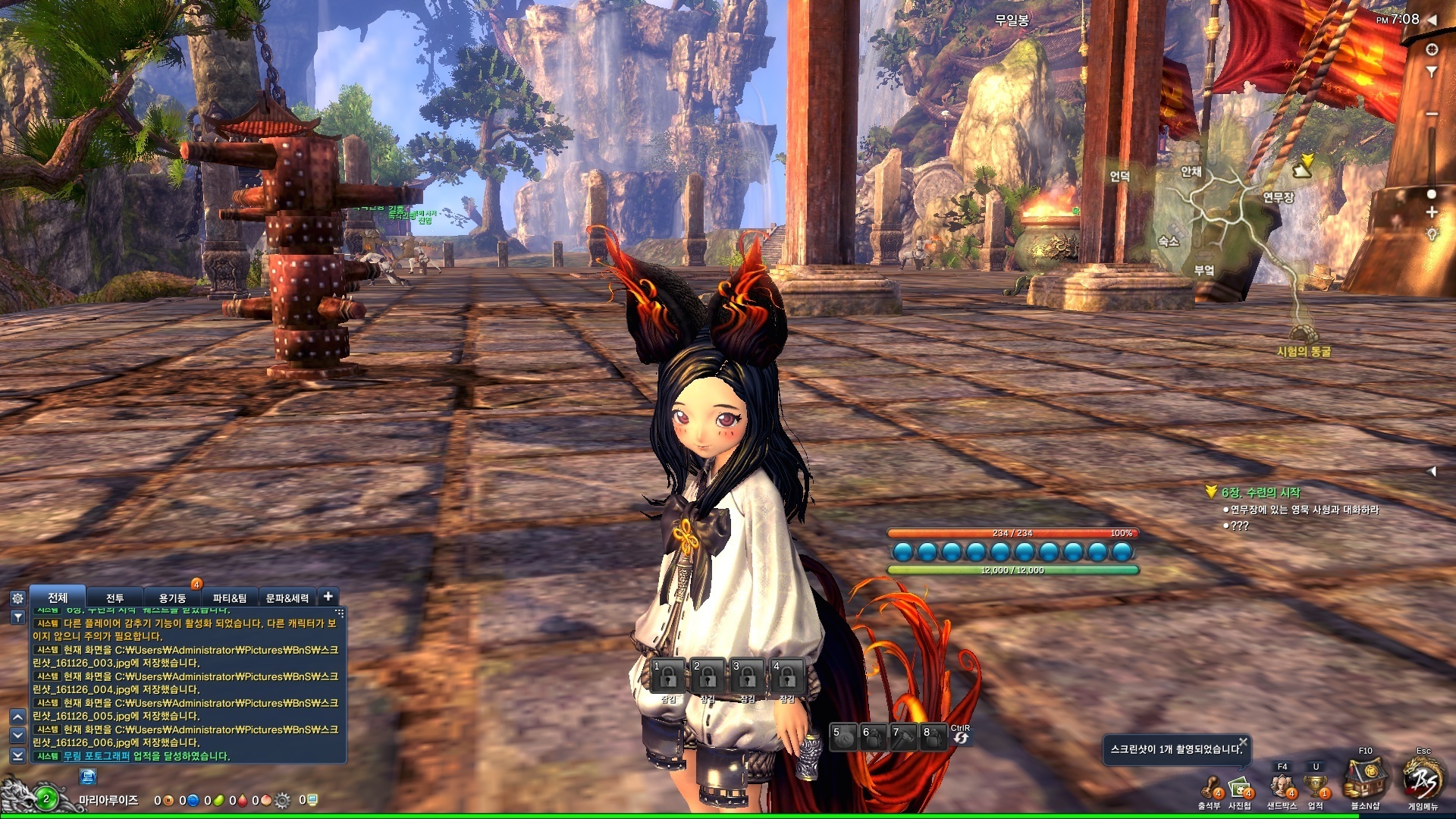Screen dimensions: 1456x819
Task: Select the 6장. 수련의 시작 quest tracker
Action: pyautogui.click(x=1260, y=493)
